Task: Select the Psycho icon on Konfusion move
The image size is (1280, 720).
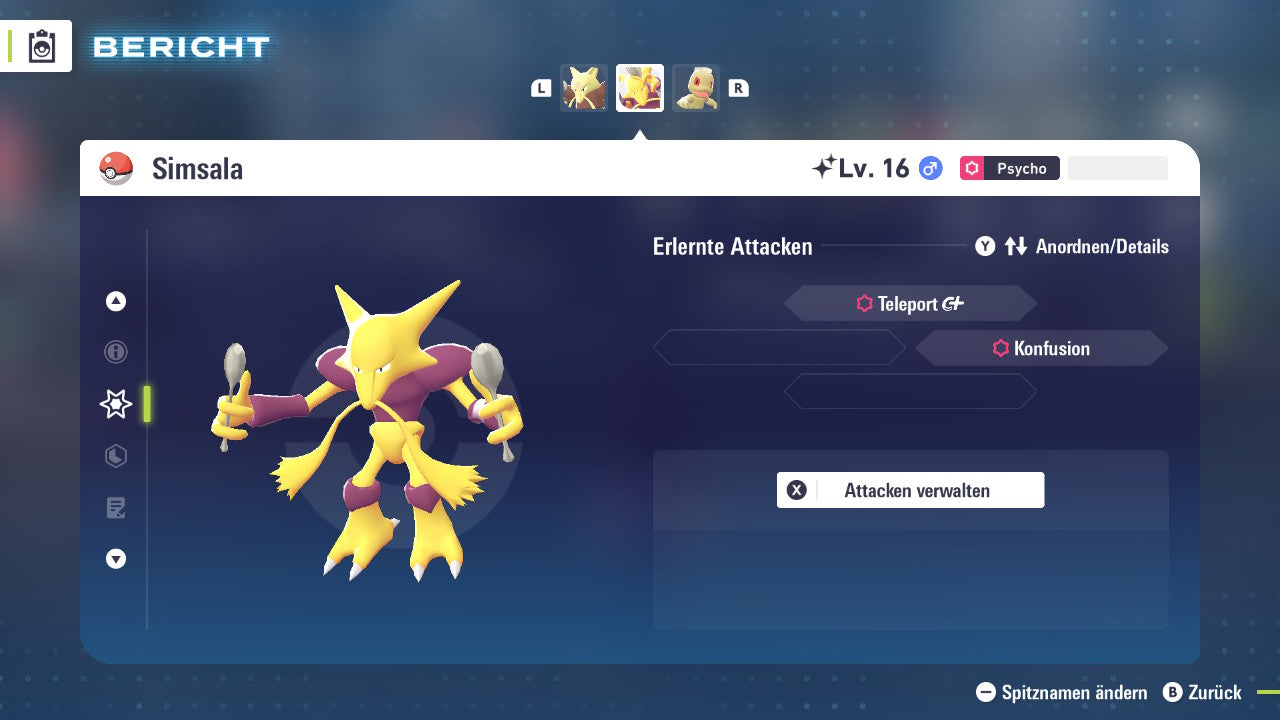Action: click(x=1003, y=348)
